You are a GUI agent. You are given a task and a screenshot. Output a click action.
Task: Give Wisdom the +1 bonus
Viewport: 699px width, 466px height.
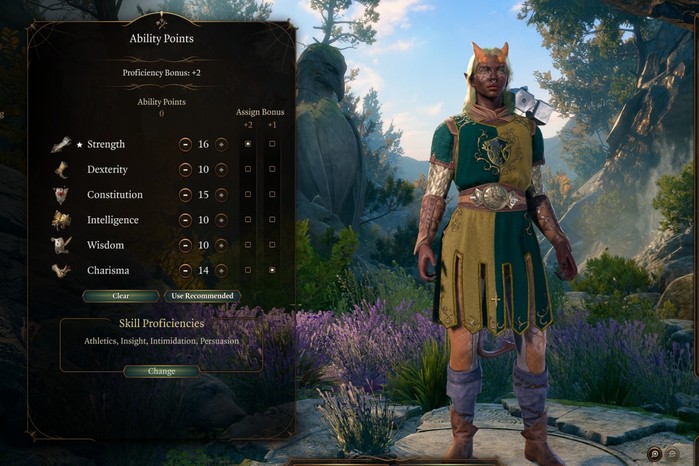coord(272,245)
